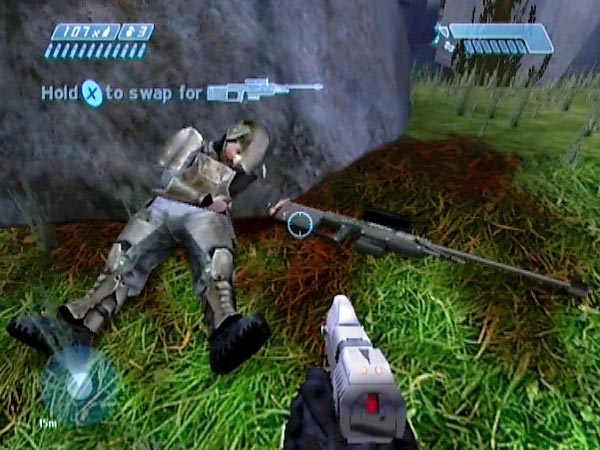
Task: Select the sniper rifle icon in swap prompt
Action: tap(264, 91)
